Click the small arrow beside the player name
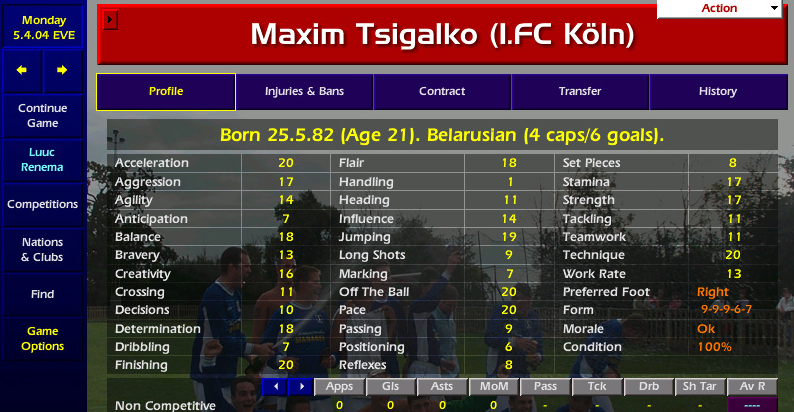This screenshot has width=794, height=412. (111, 19)
